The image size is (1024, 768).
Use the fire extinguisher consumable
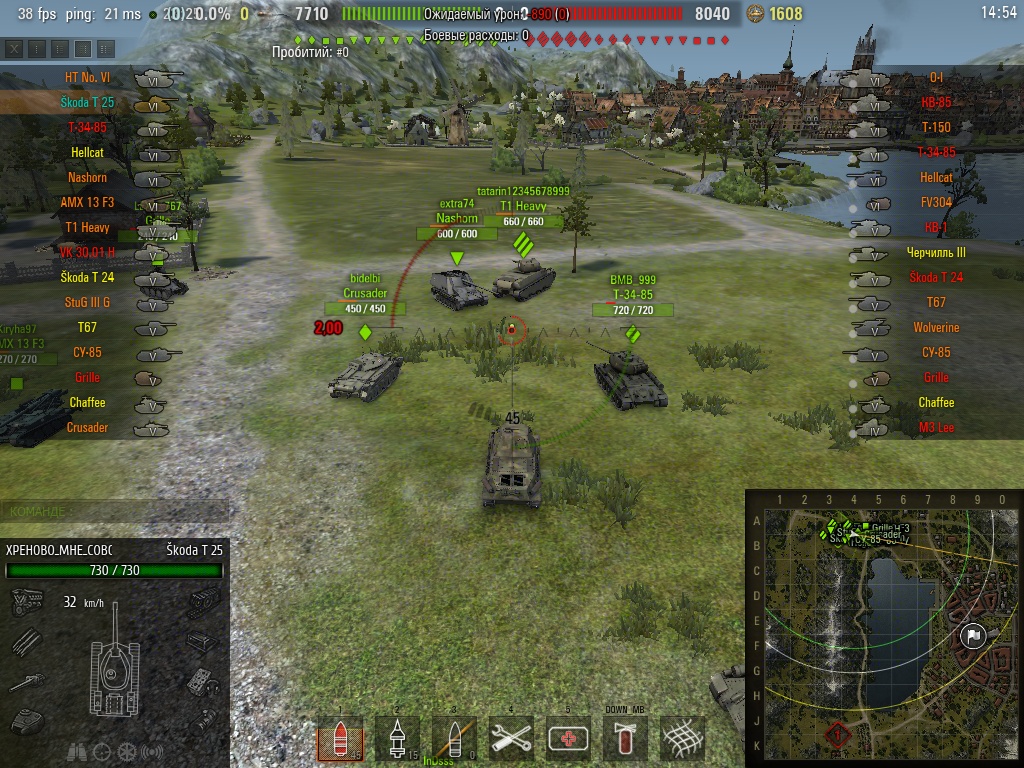625,739
